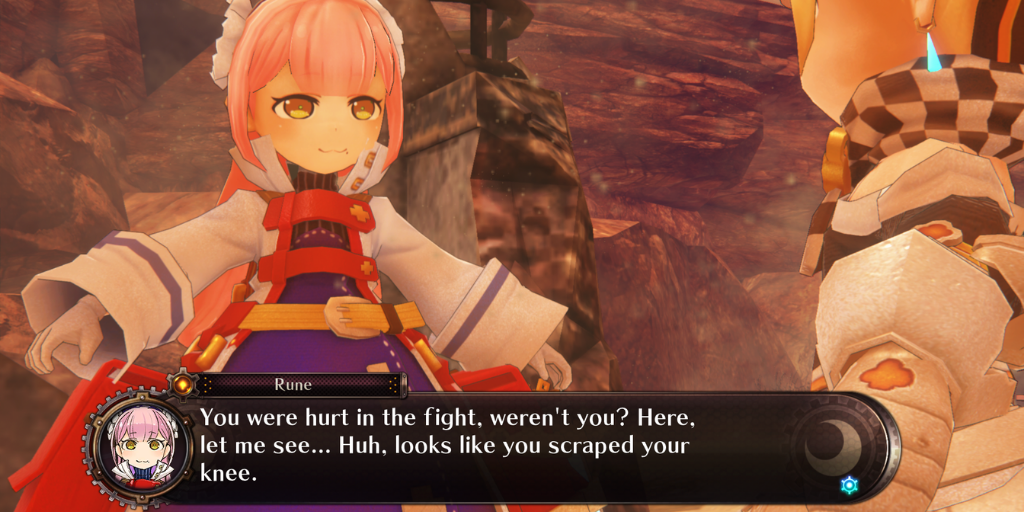Advance Rune's dialogue by clicking the text box
1024x512 pixels.
(480, 445)
